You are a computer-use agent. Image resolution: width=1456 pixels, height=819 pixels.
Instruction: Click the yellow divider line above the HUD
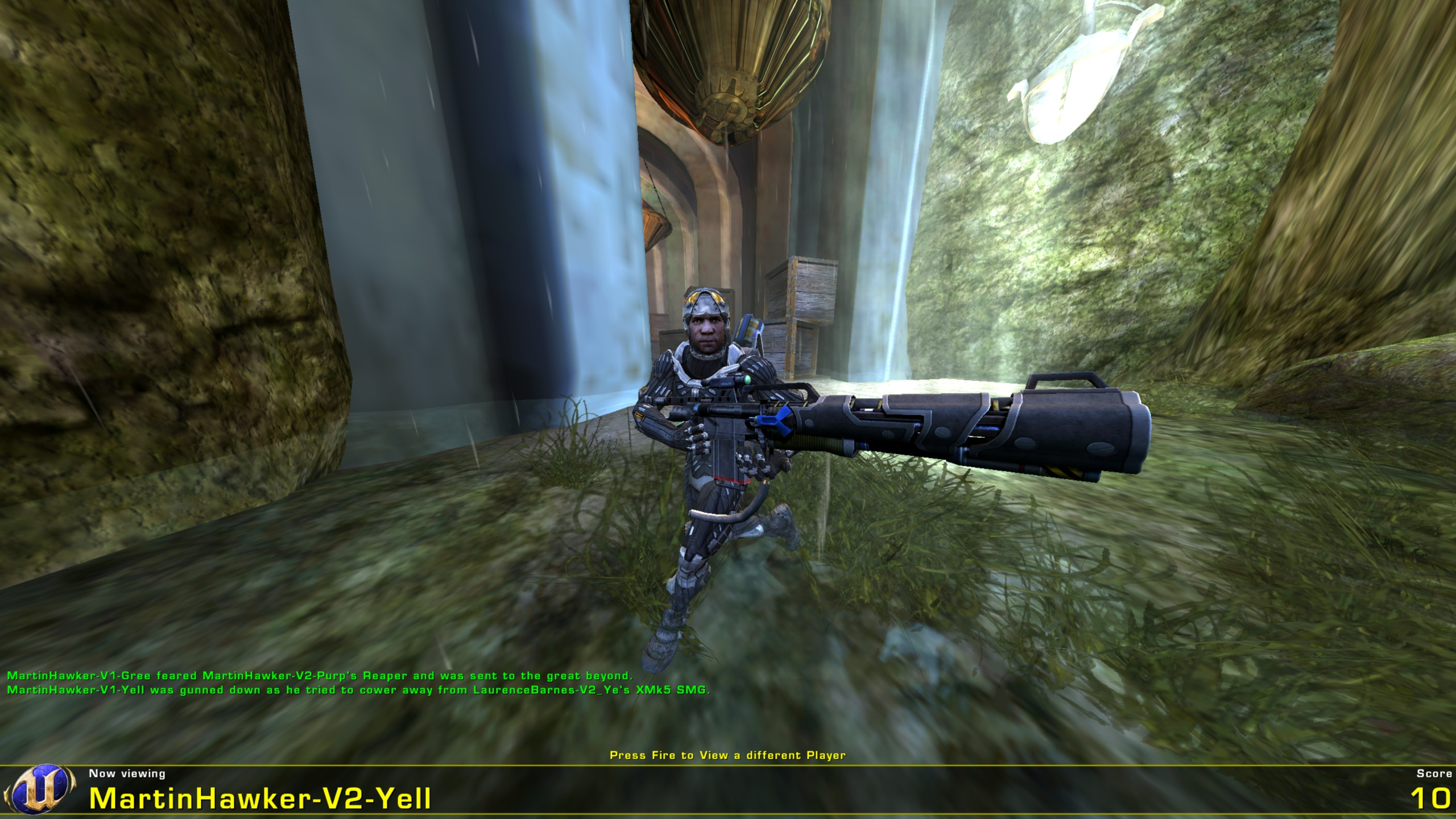[728, 764]
